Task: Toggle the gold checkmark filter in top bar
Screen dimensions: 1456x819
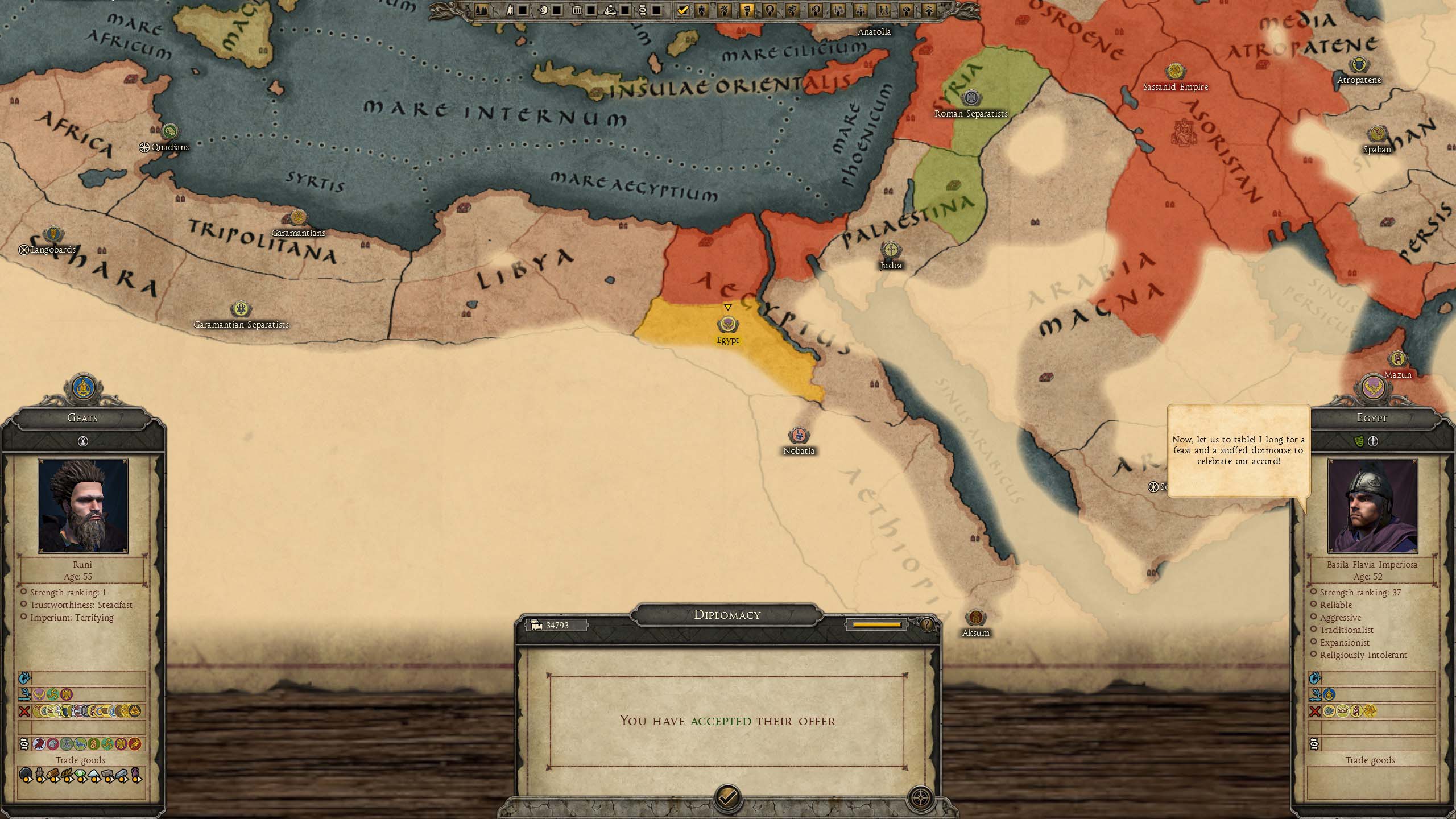Action: 683,10
